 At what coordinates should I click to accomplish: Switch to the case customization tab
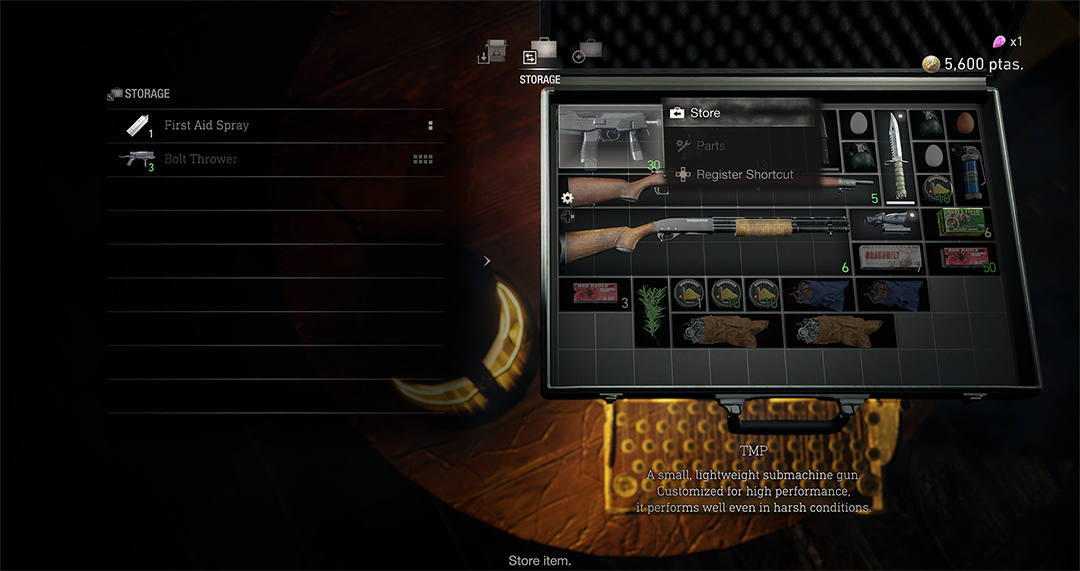[x=587, y=55]
